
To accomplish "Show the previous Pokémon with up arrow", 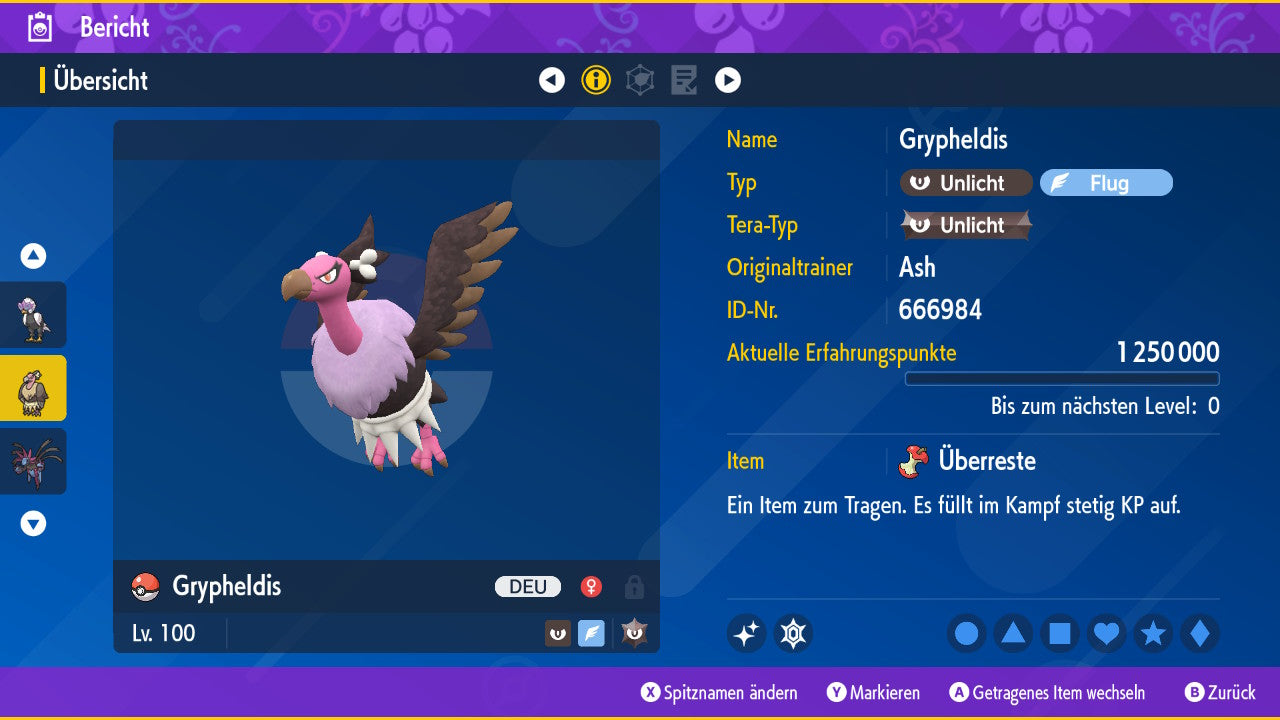I will [33, 256].
